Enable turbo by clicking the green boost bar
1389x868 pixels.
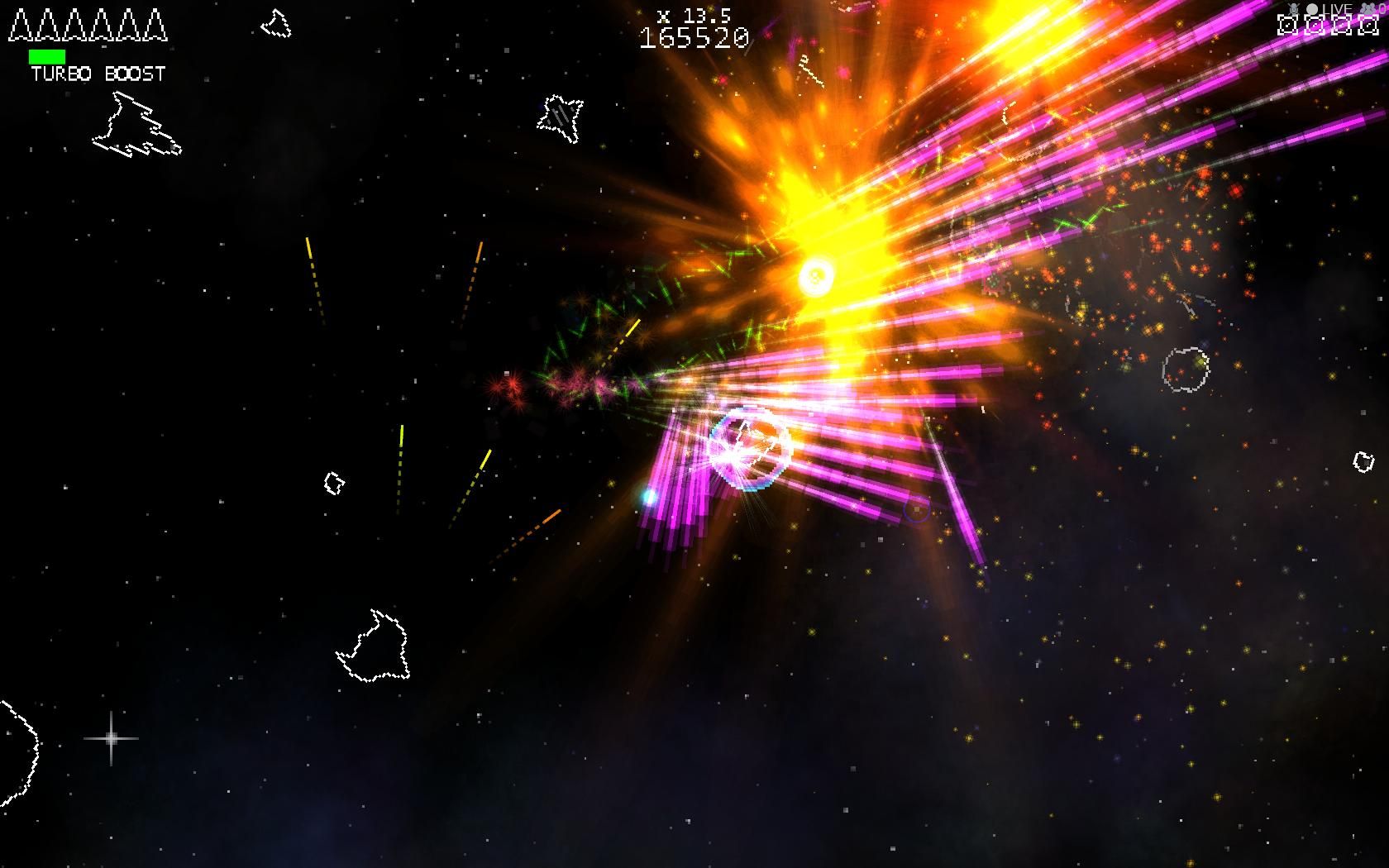pyautogui.click(x=49, y=55)
